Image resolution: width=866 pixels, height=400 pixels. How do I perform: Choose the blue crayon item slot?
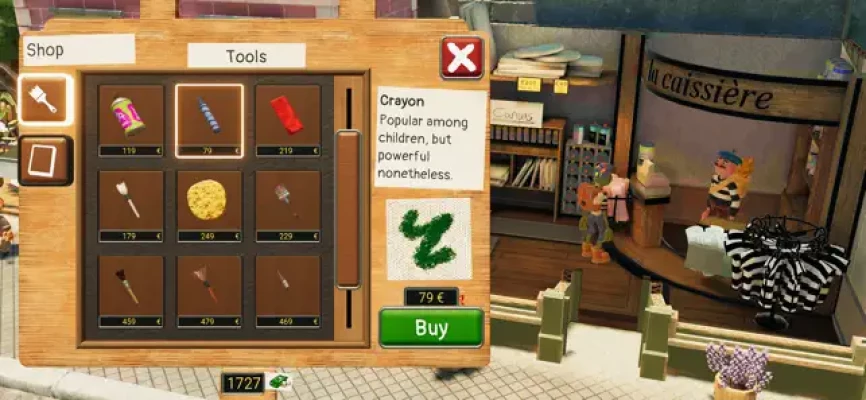pyautogui.click(x=209, y=119)
